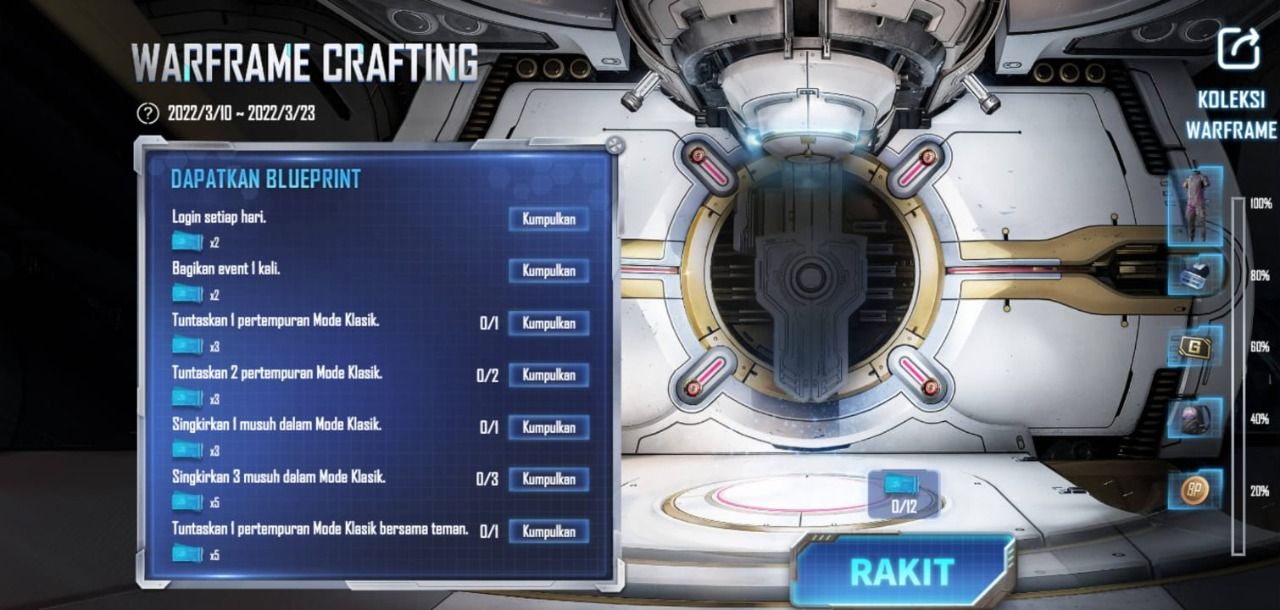Collect the "Bagikan event 1 kali" reward
The height and width of the screenshot is (610, 1280).
(x=548, y=271)
